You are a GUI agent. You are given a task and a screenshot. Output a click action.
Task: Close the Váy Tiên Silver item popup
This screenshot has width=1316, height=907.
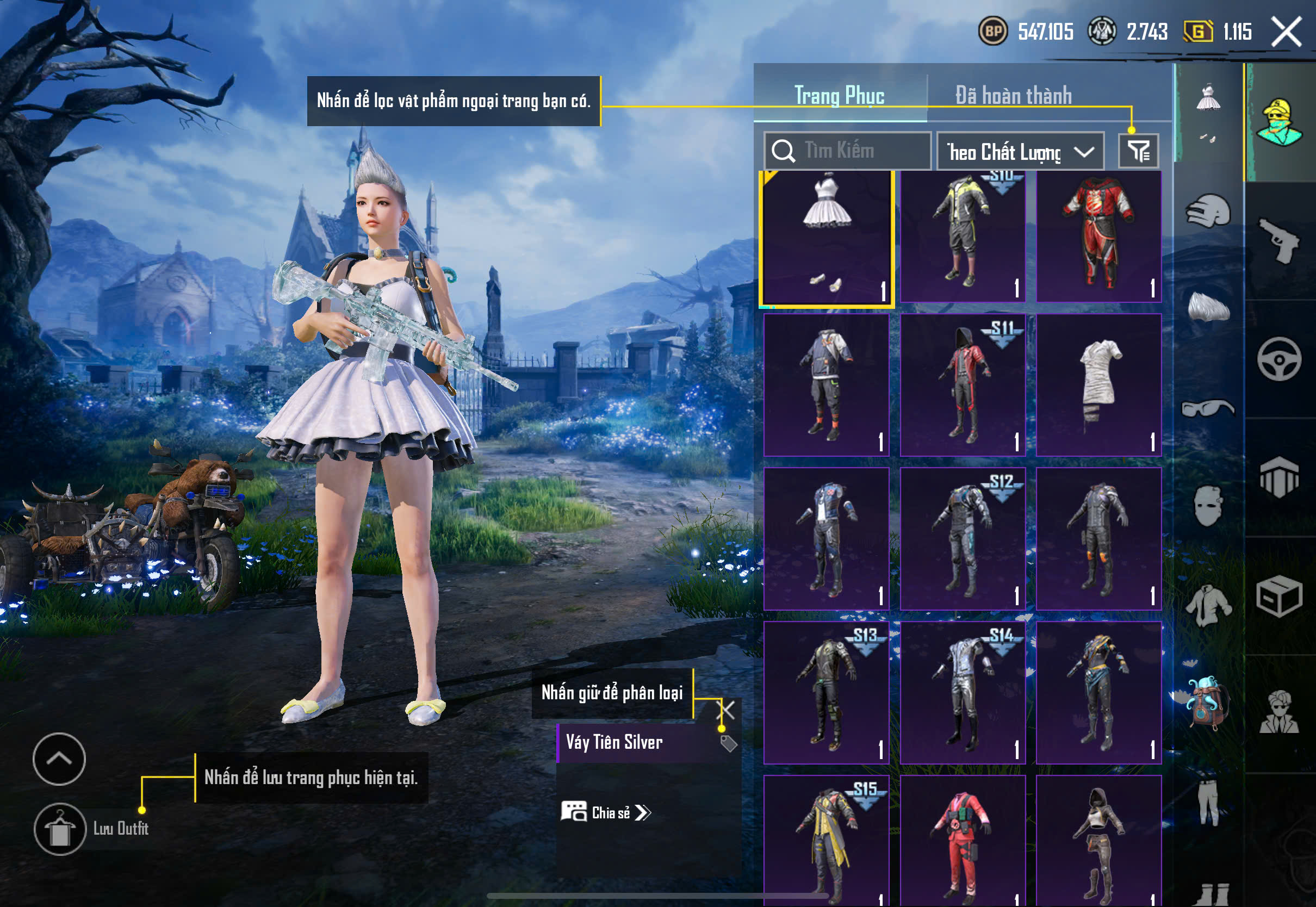(x=727, y=710)
